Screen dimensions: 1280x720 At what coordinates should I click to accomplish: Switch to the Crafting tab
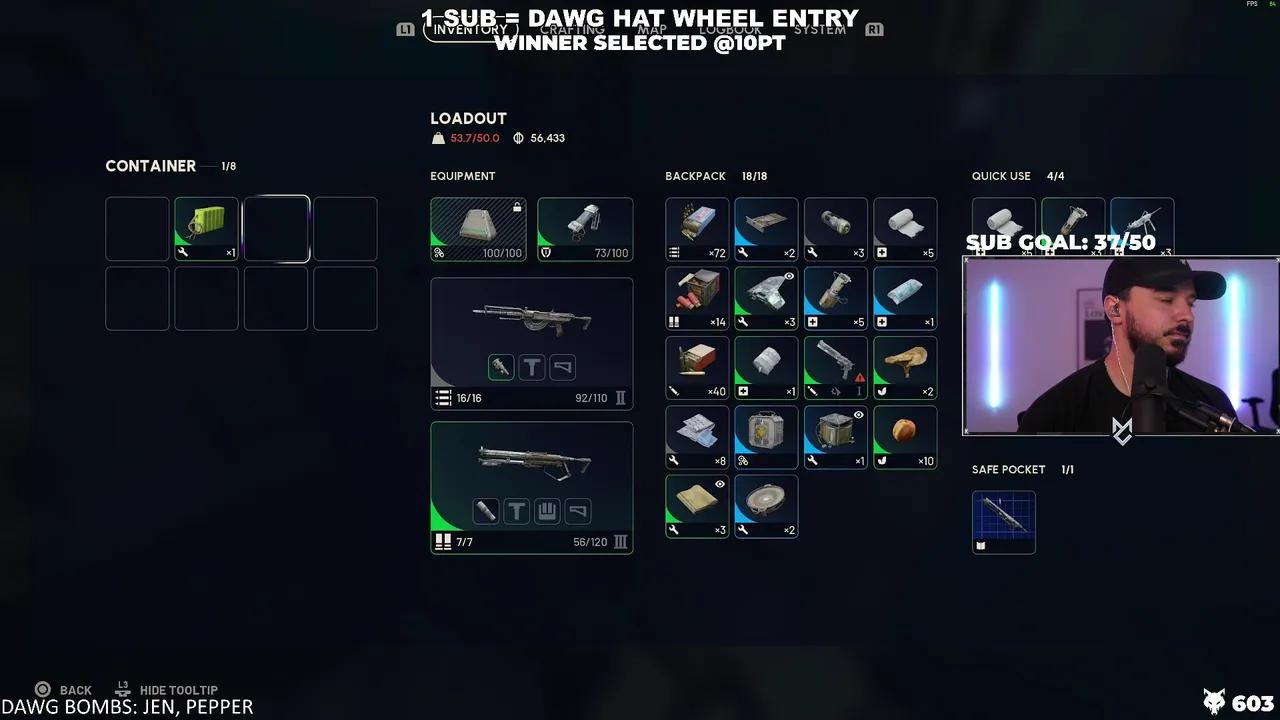tap(572, 30)
